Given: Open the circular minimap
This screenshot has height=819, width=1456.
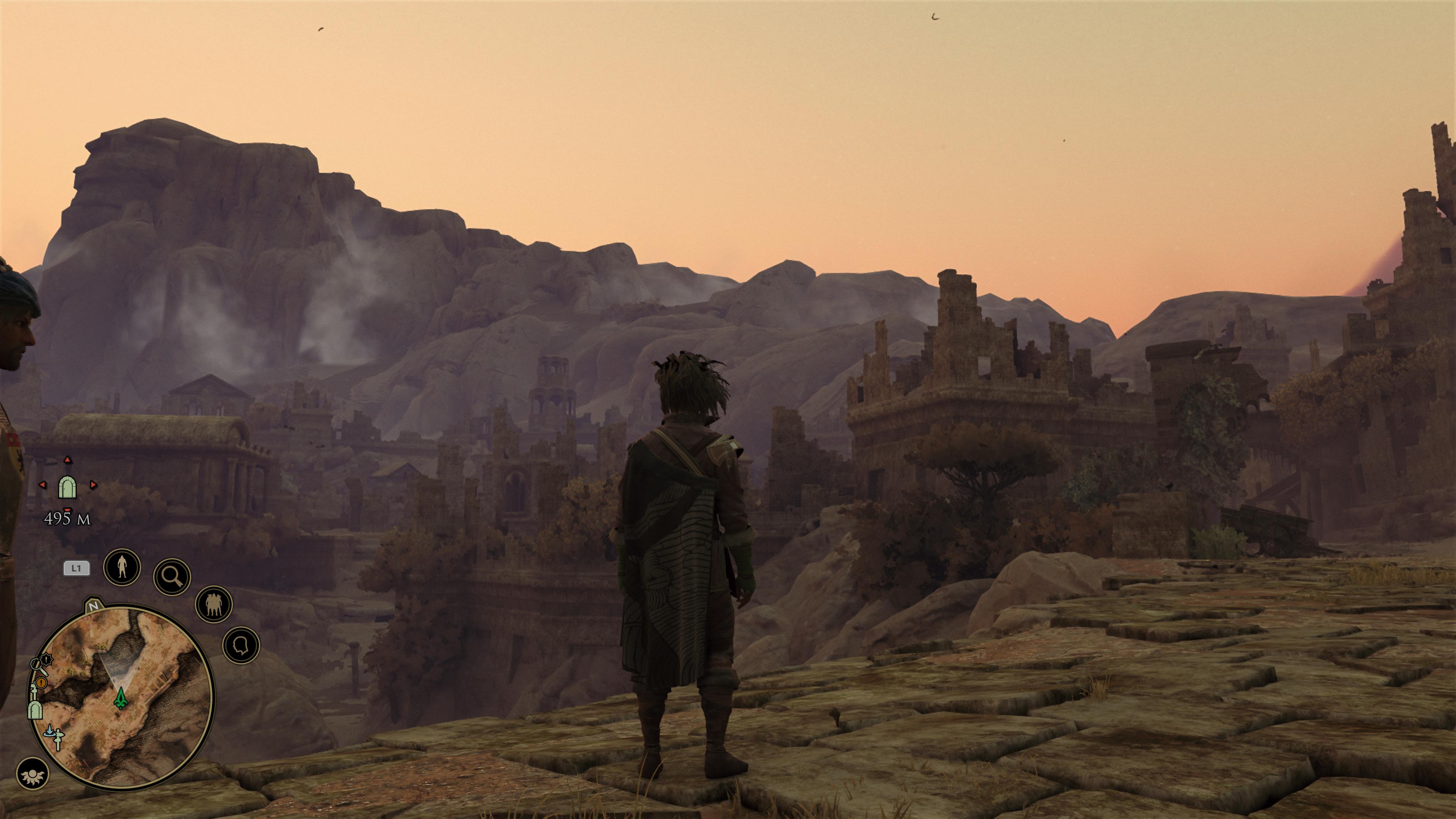Looking at the screenshot, I should point(121,696).
